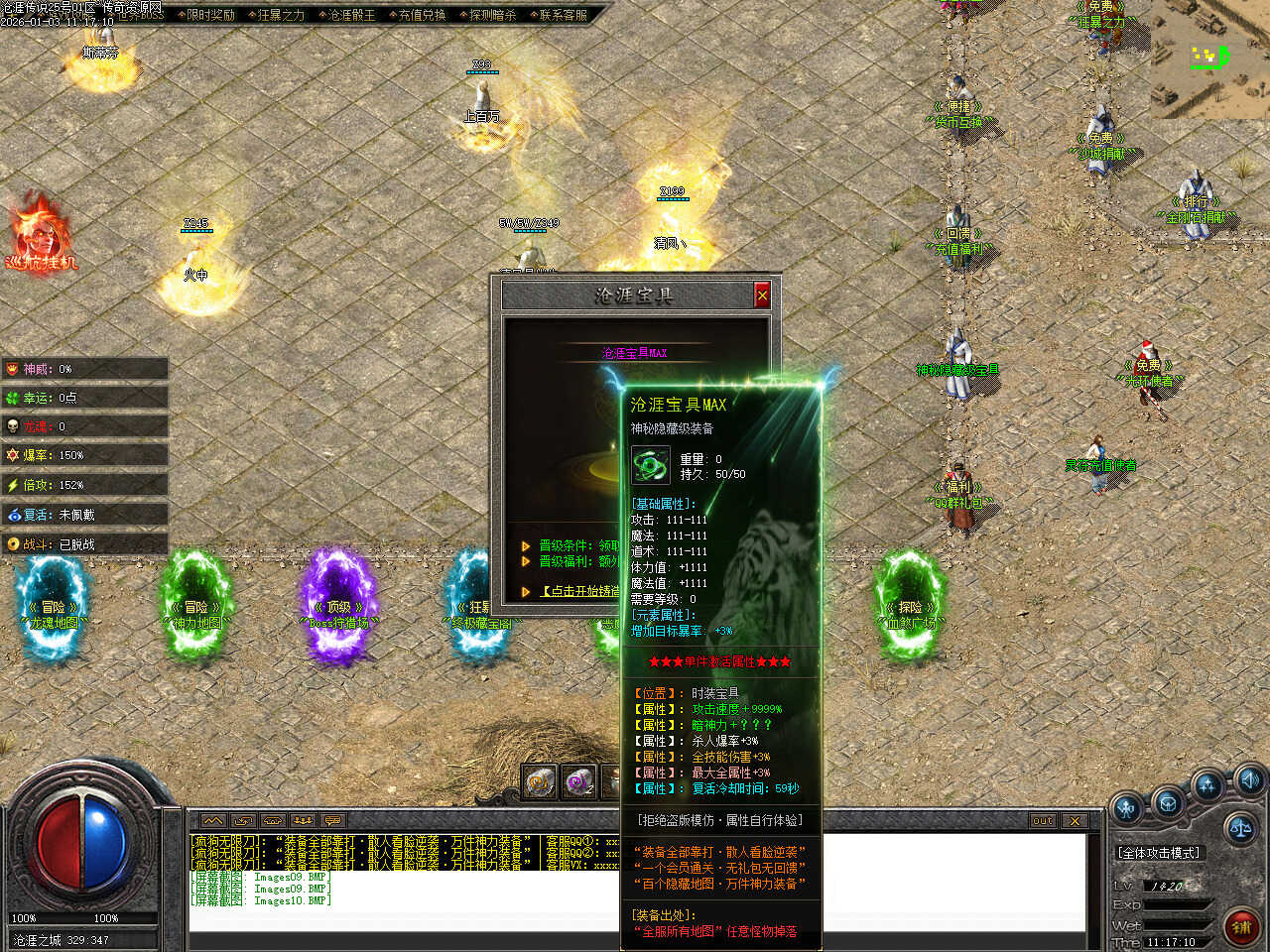Click the chat panel's out button
The image size is (1270, 952).
click(x=1043, y=821)
